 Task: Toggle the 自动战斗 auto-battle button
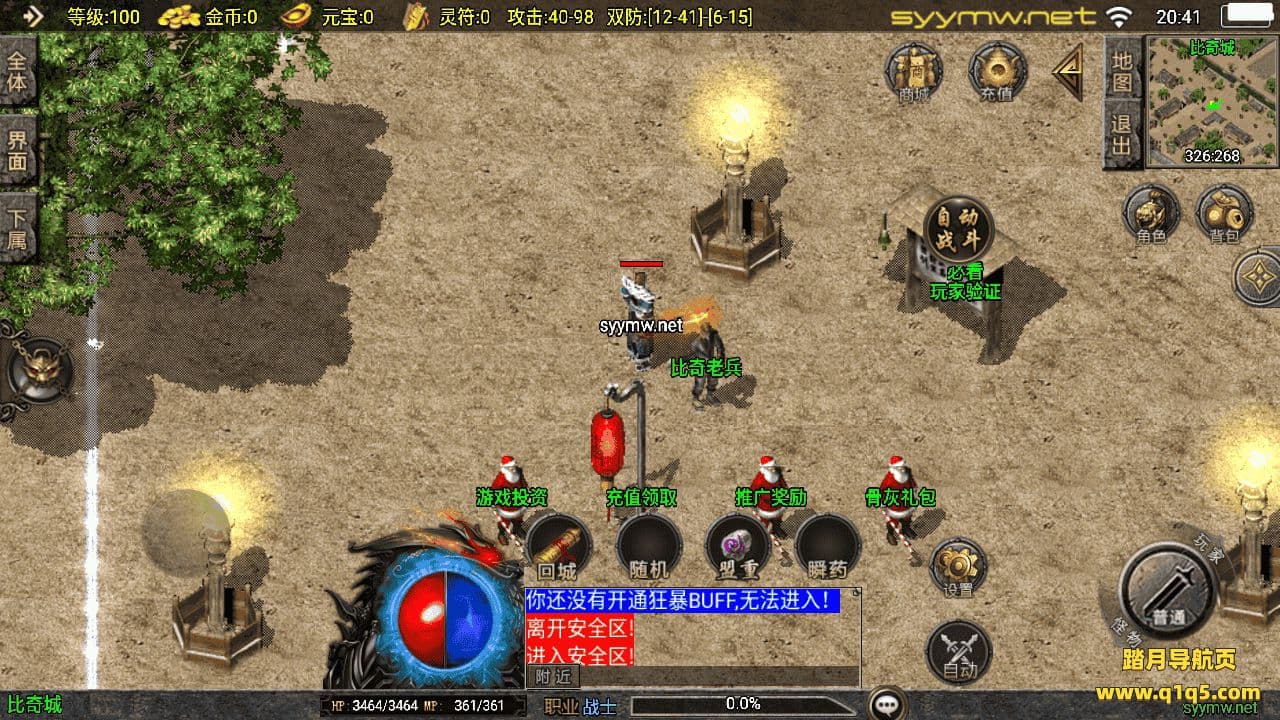[958, 229]
